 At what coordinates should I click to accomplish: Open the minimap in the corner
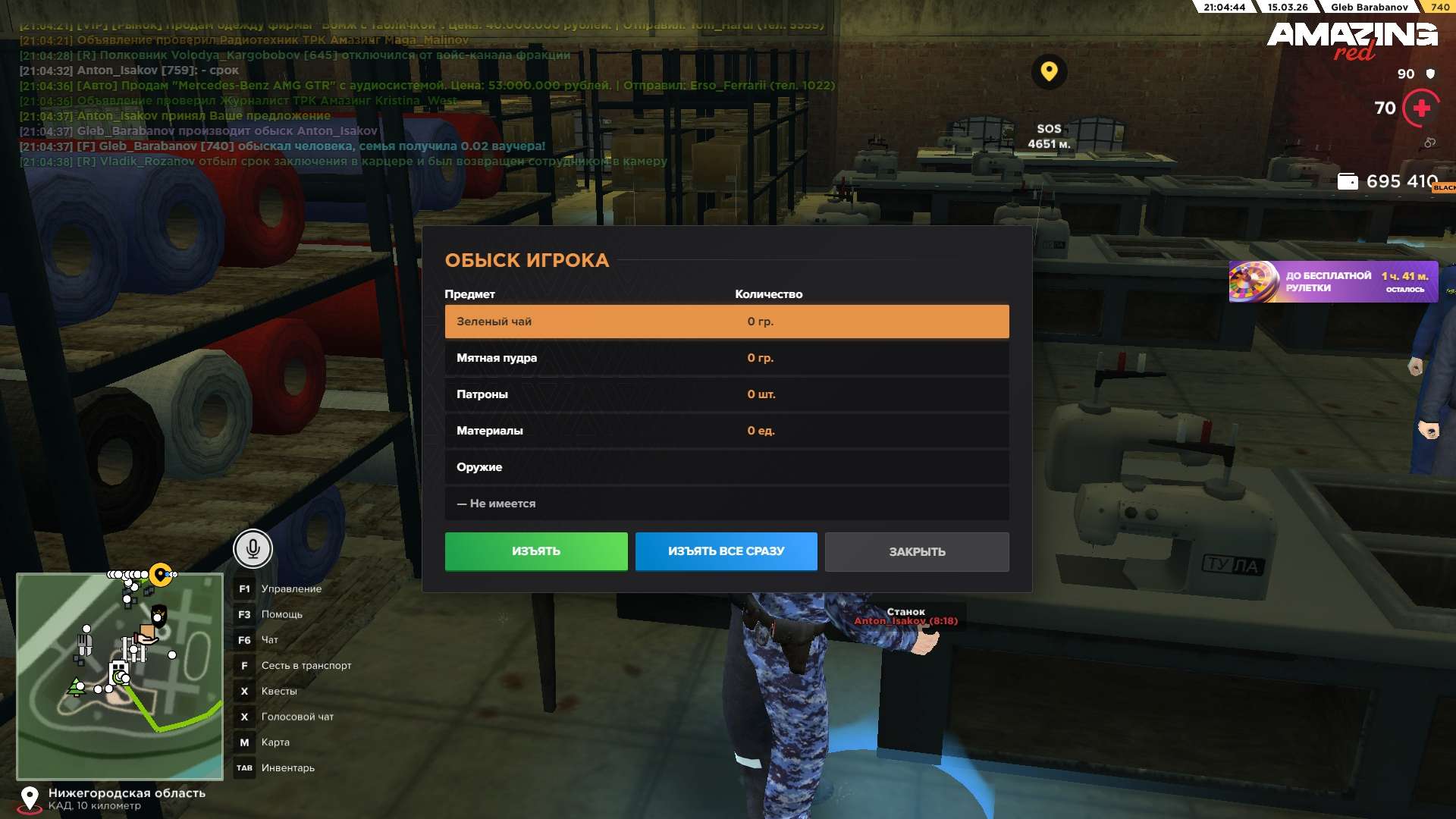[x=120, y=676]
